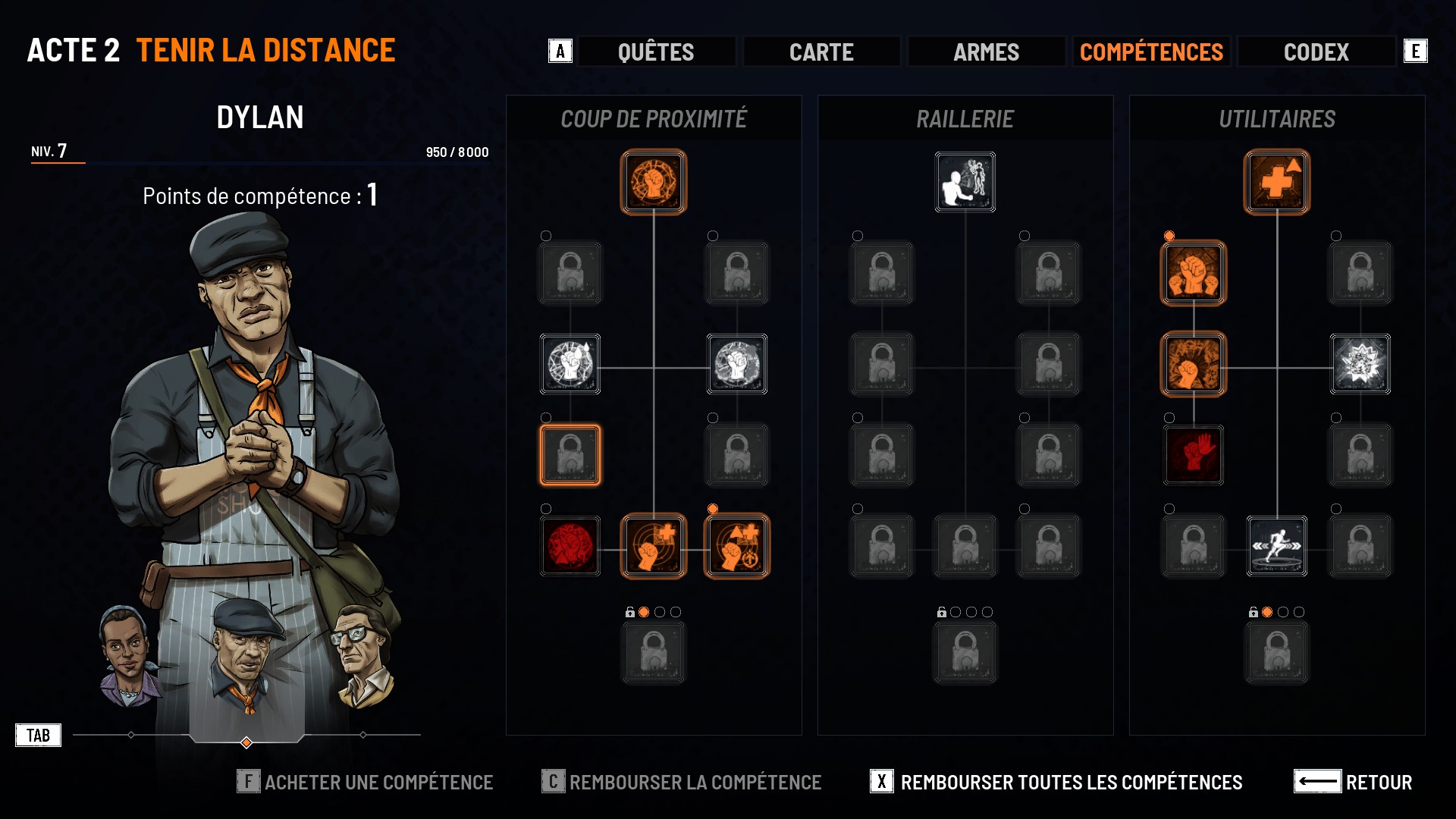This screenshot has height=819, width=1456.
Task: Buy skill with Acheter une compétence
Action: tap(366, 782)
